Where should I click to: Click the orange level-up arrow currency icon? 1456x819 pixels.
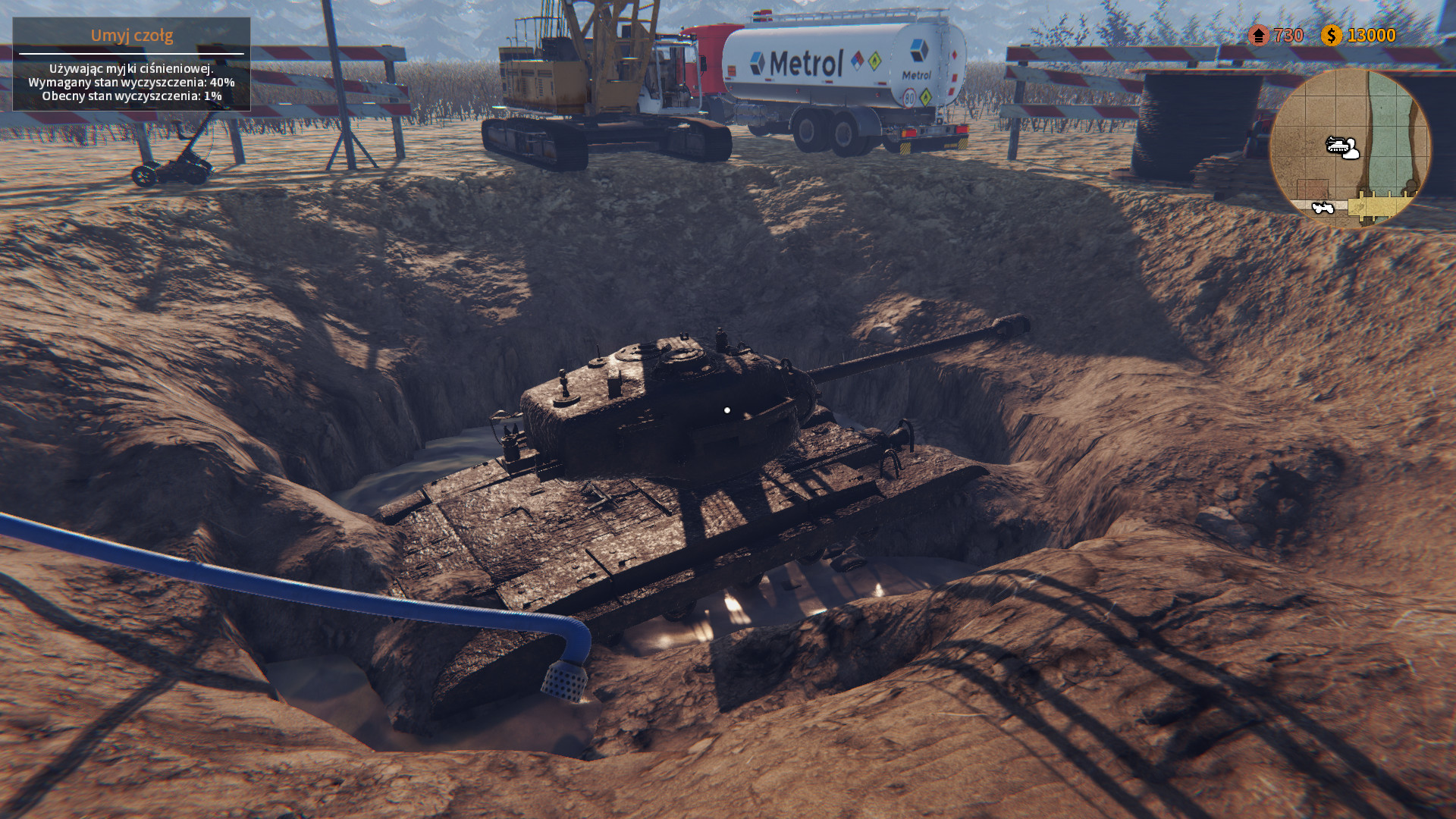[1259, 33]
